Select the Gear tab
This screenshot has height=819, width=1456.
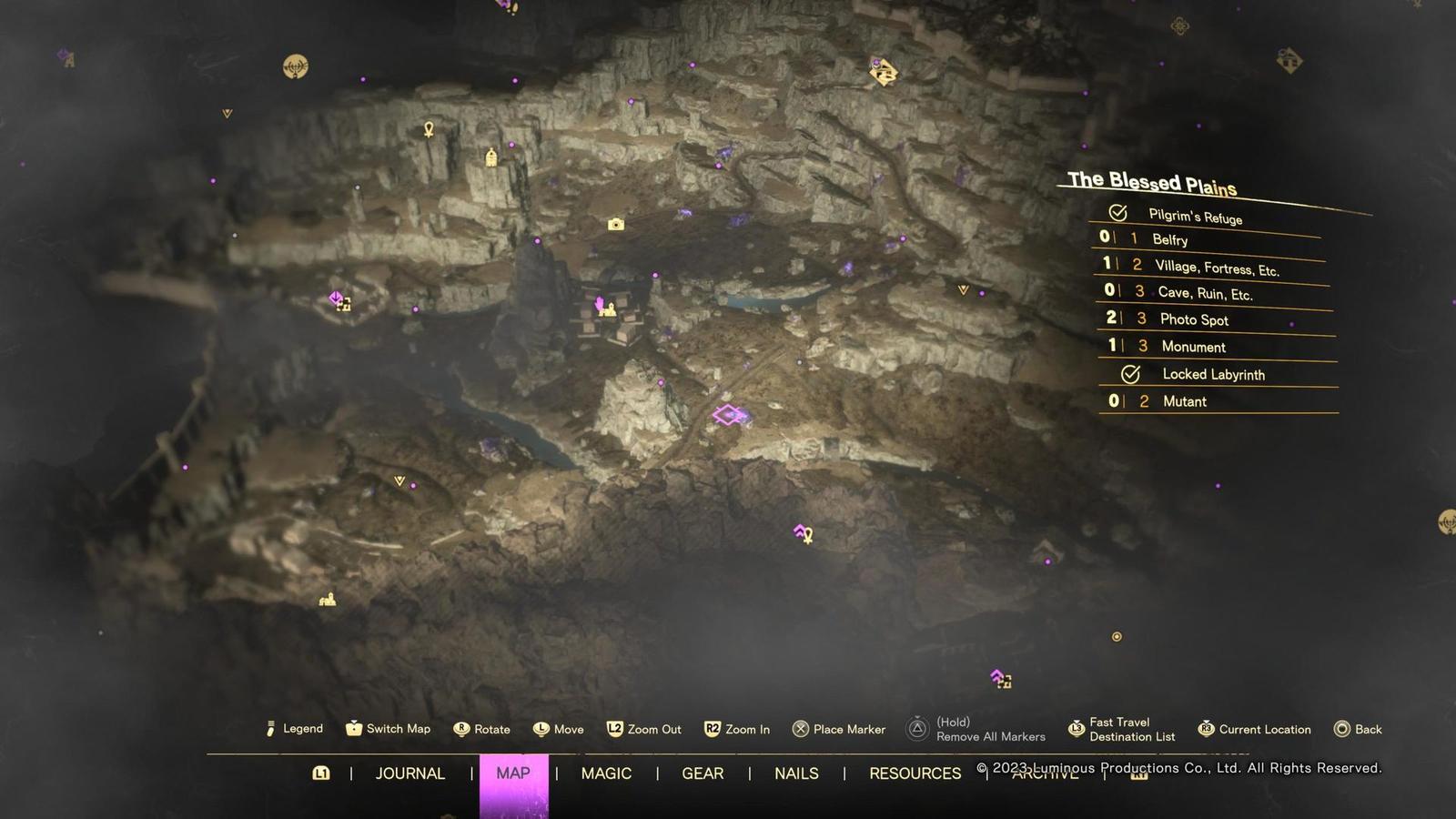coord(703,773)
